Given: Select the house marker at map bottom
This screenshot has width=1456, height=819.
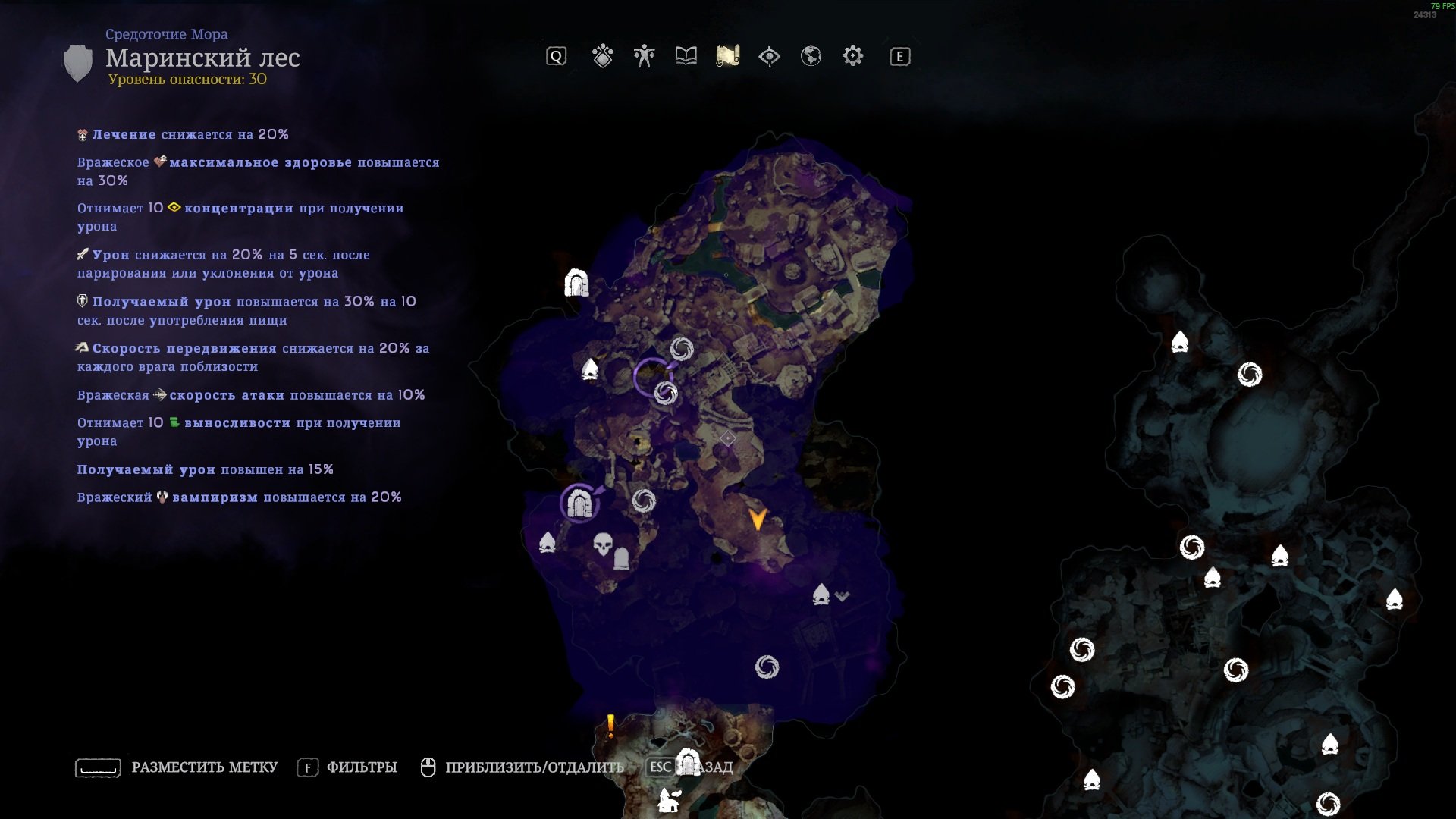Looking at the screenshot, I should click(x=669, y=800).
